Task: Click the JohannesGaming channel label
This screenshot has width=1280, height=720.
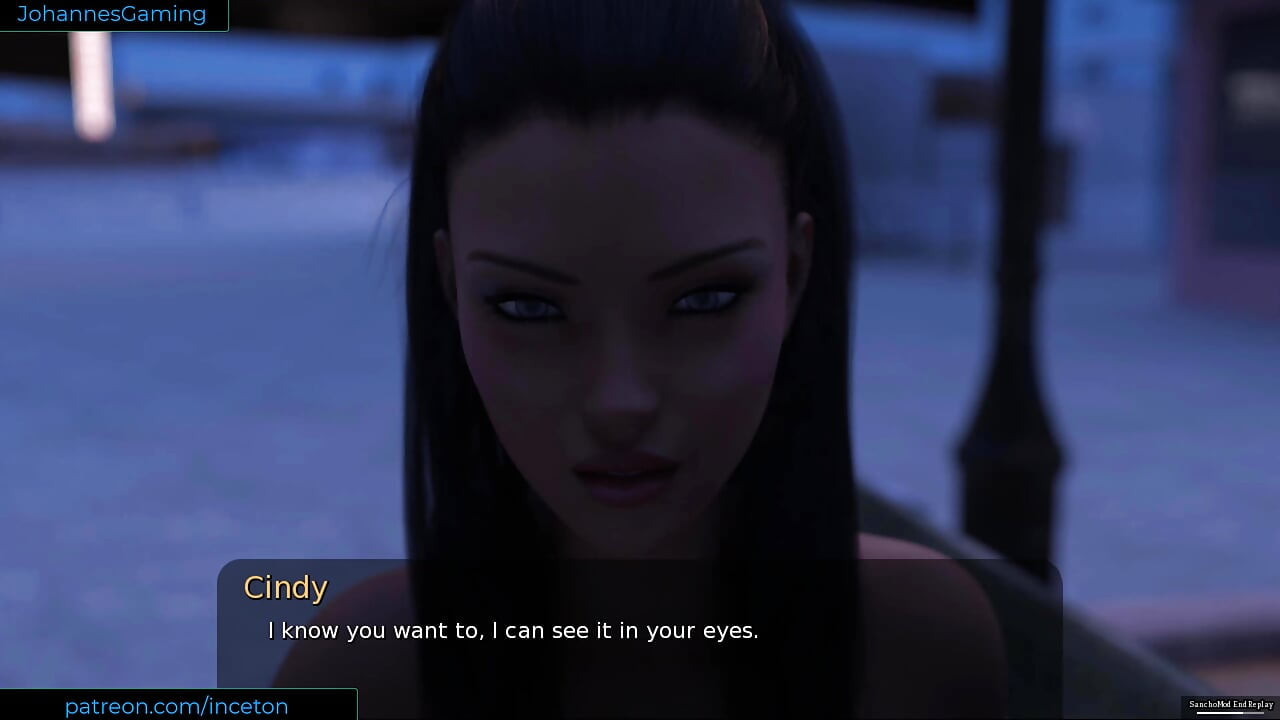Action: [x=113, y=14]
